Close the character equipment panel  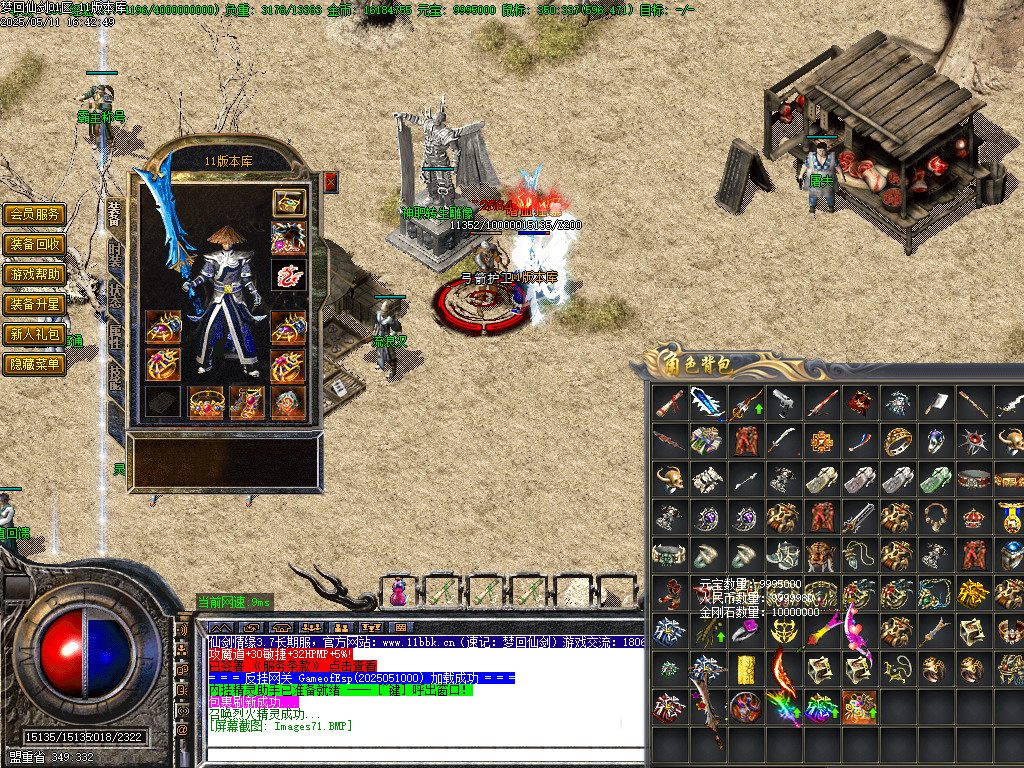pyautogui.click(x=331, y=182)
